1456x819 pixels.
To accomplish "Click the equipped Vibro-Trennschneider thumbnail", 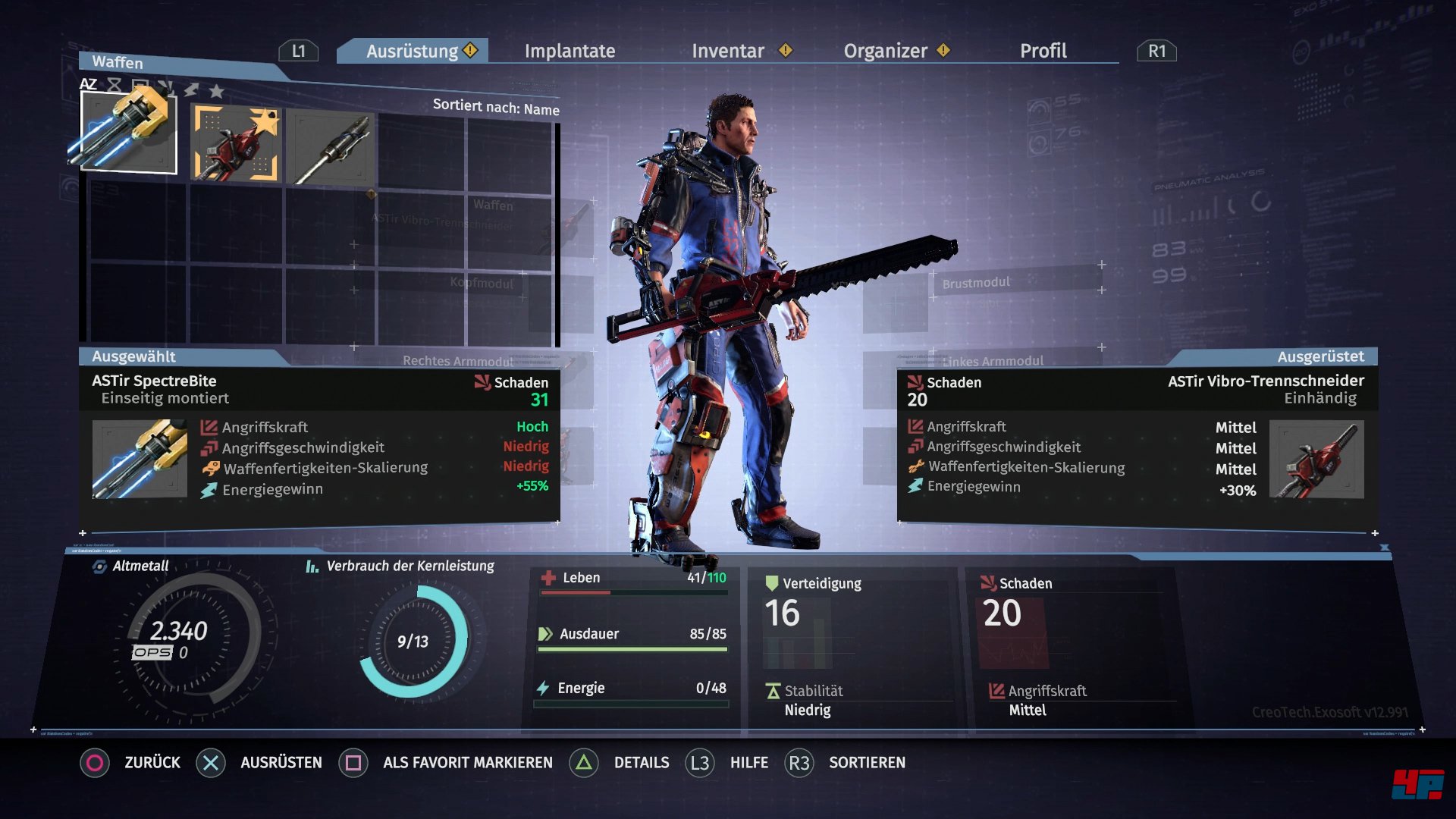I will 1316,460.
